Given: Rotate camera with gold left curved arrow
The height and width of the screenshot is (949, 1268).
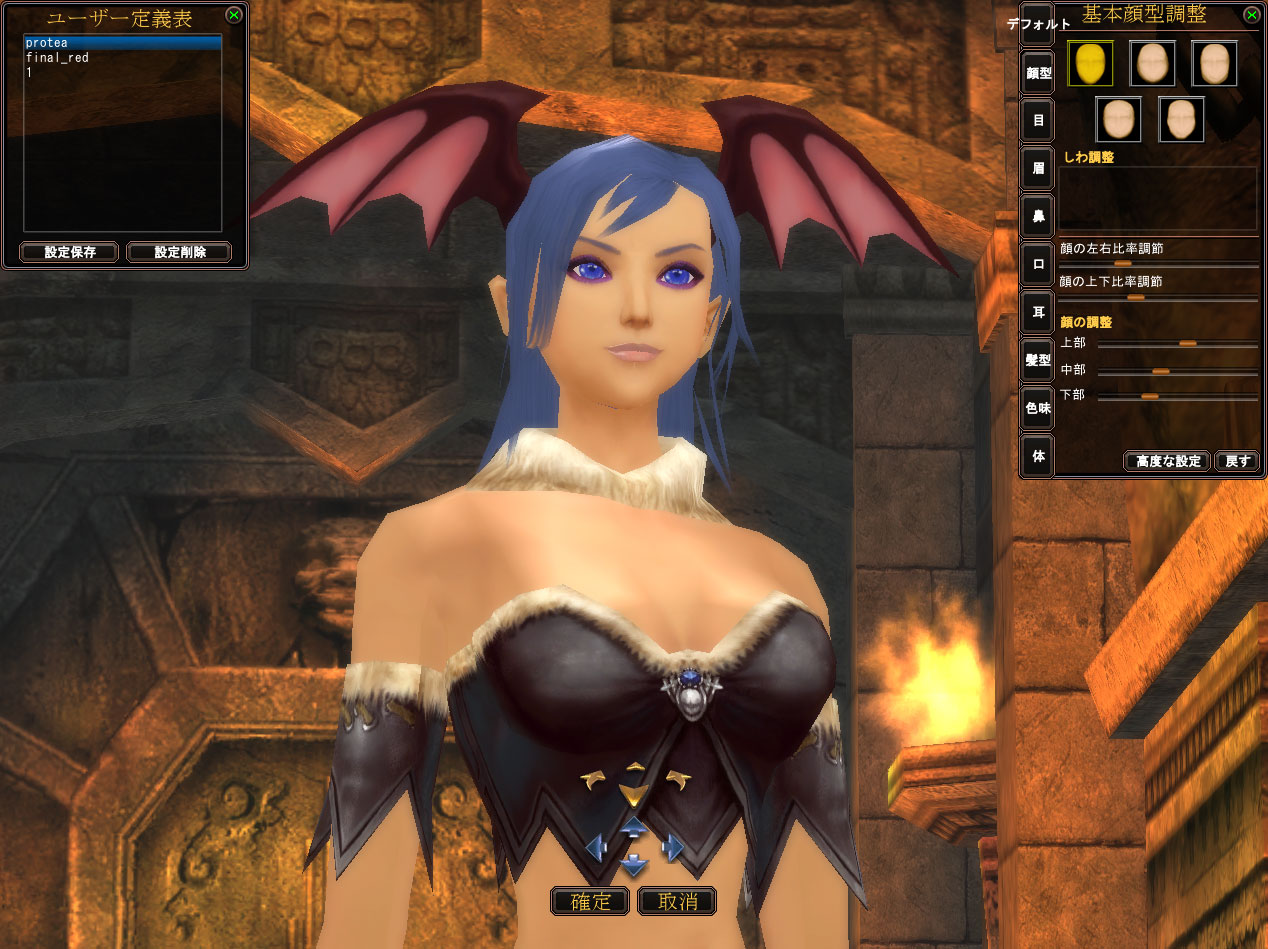Looking at the screenshot, I should pyautogui.click(x=594, y=780).
